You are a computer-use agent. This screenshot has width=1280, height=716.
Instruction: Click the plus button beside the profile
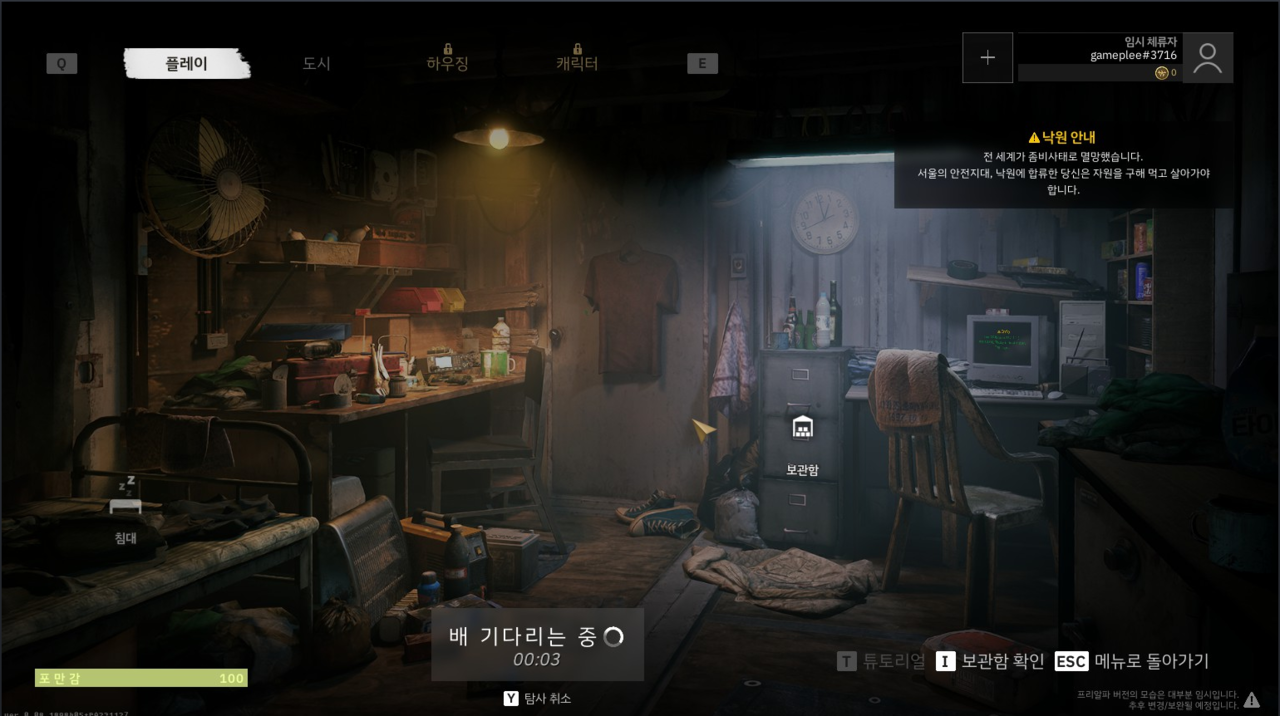click(x=987, y=58)
